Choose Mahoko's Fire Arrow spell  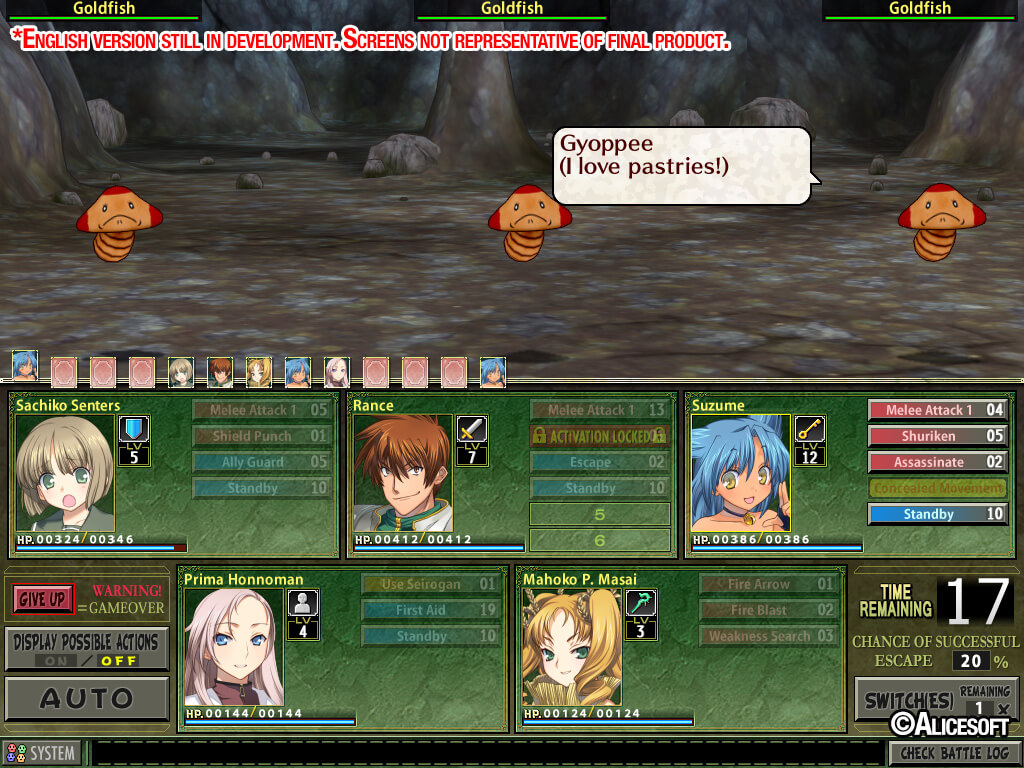pos(768,584)
